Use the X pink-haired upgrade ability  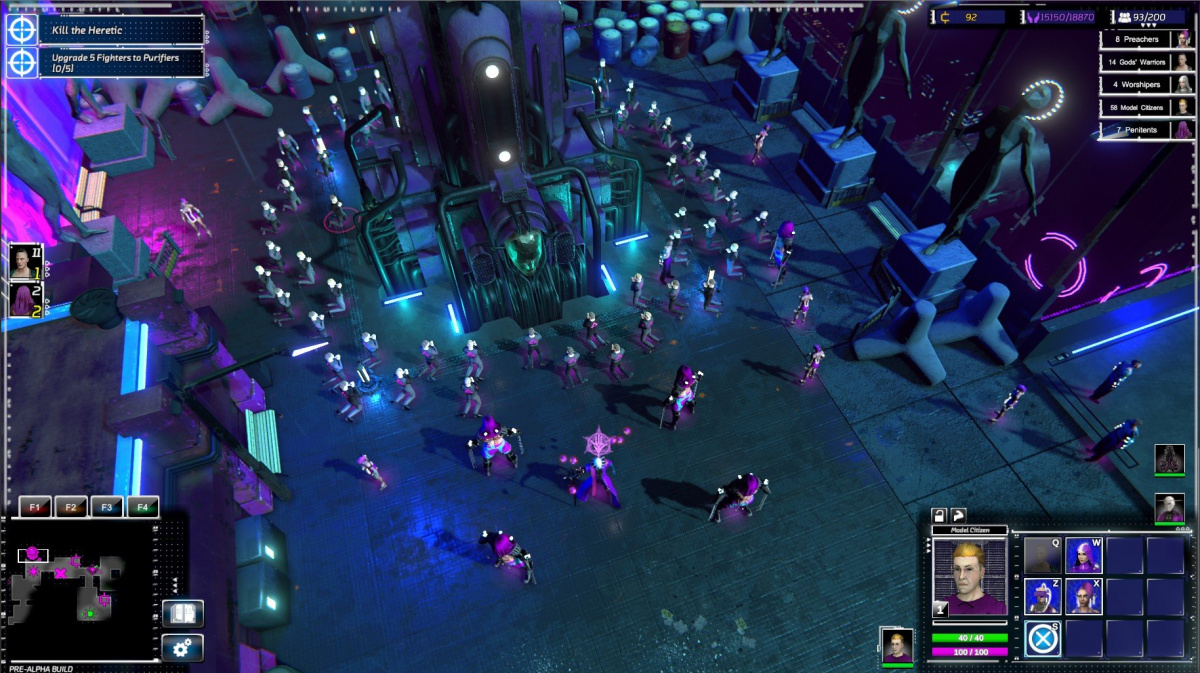1083,596
